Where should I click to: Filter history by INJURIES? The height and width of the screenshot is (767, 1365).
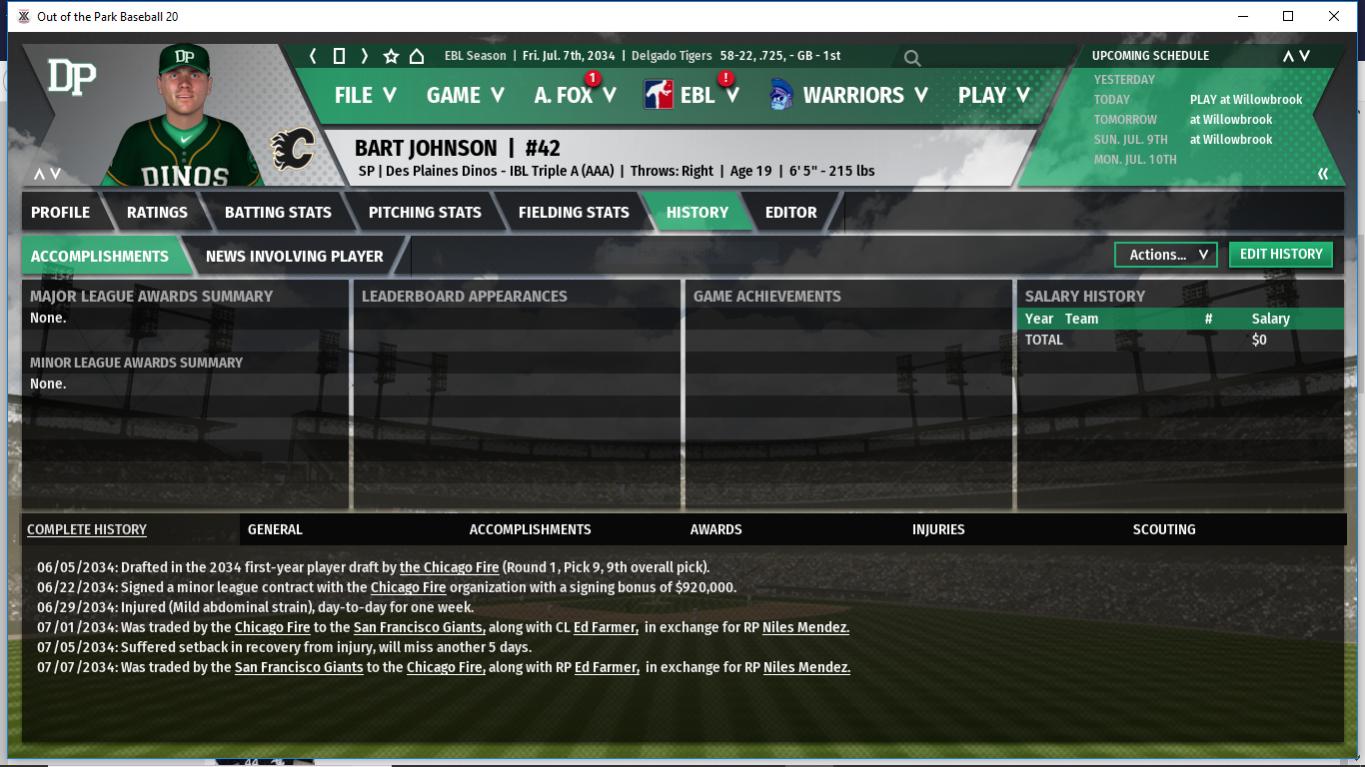click(x=938, y=529)
